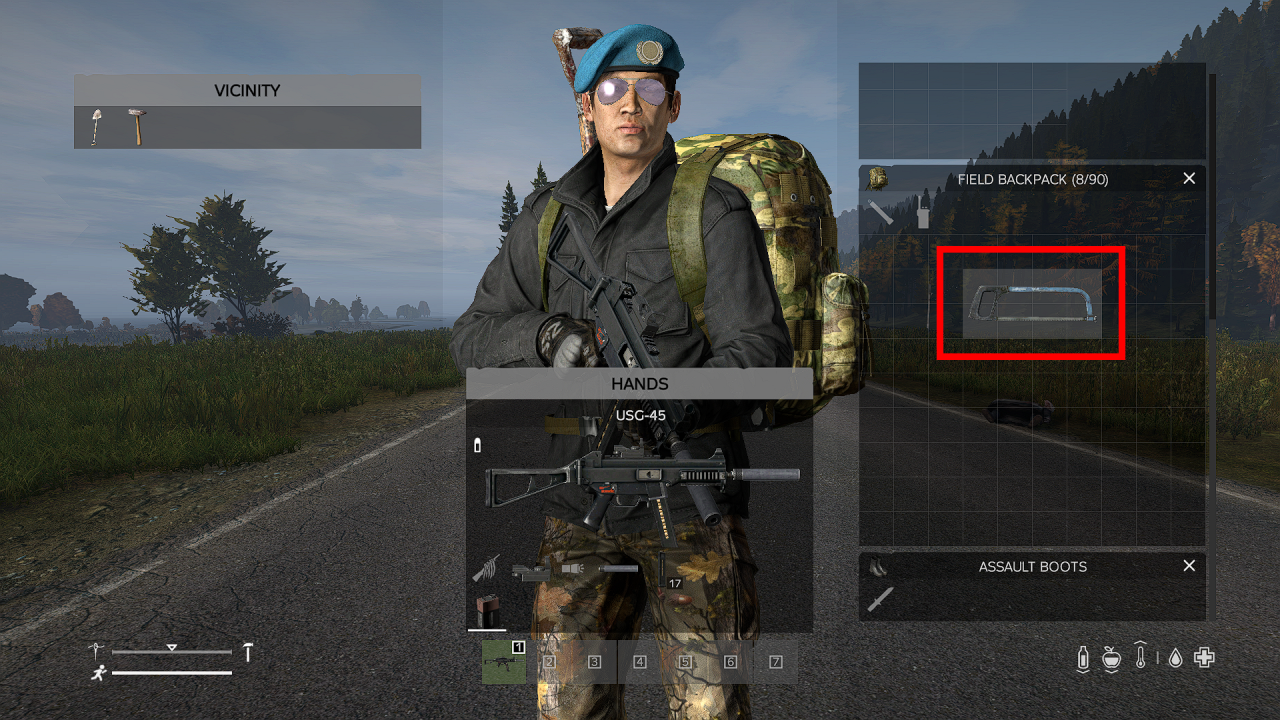Image resolution: width=1280 pixels, height=720 pixels.
Task: Close the Assault Boots panel
Action: click(x=1189, y=566)
